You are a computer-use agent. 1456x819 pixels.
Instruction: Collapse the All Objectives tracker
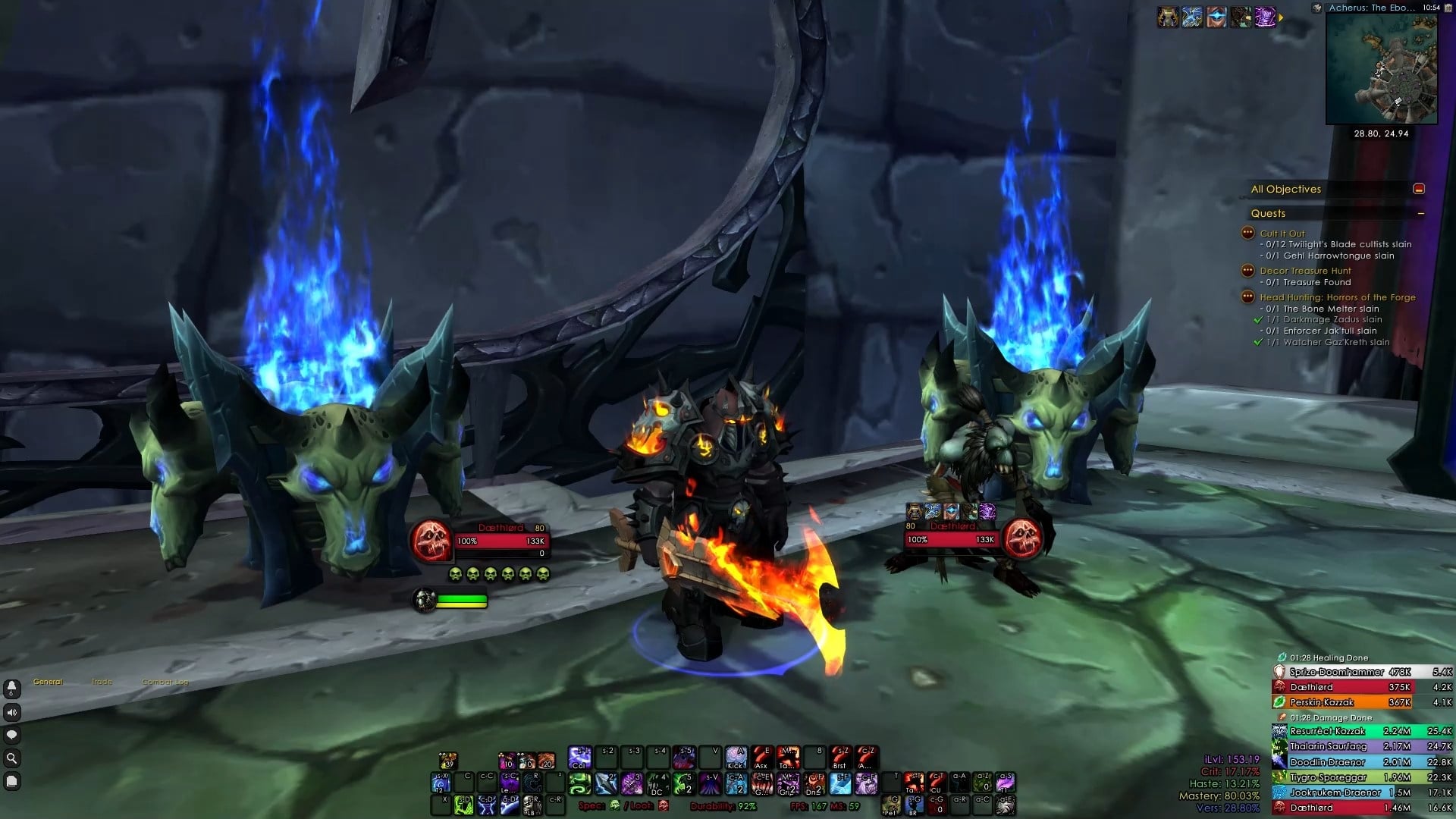[x=1419, y=189]
